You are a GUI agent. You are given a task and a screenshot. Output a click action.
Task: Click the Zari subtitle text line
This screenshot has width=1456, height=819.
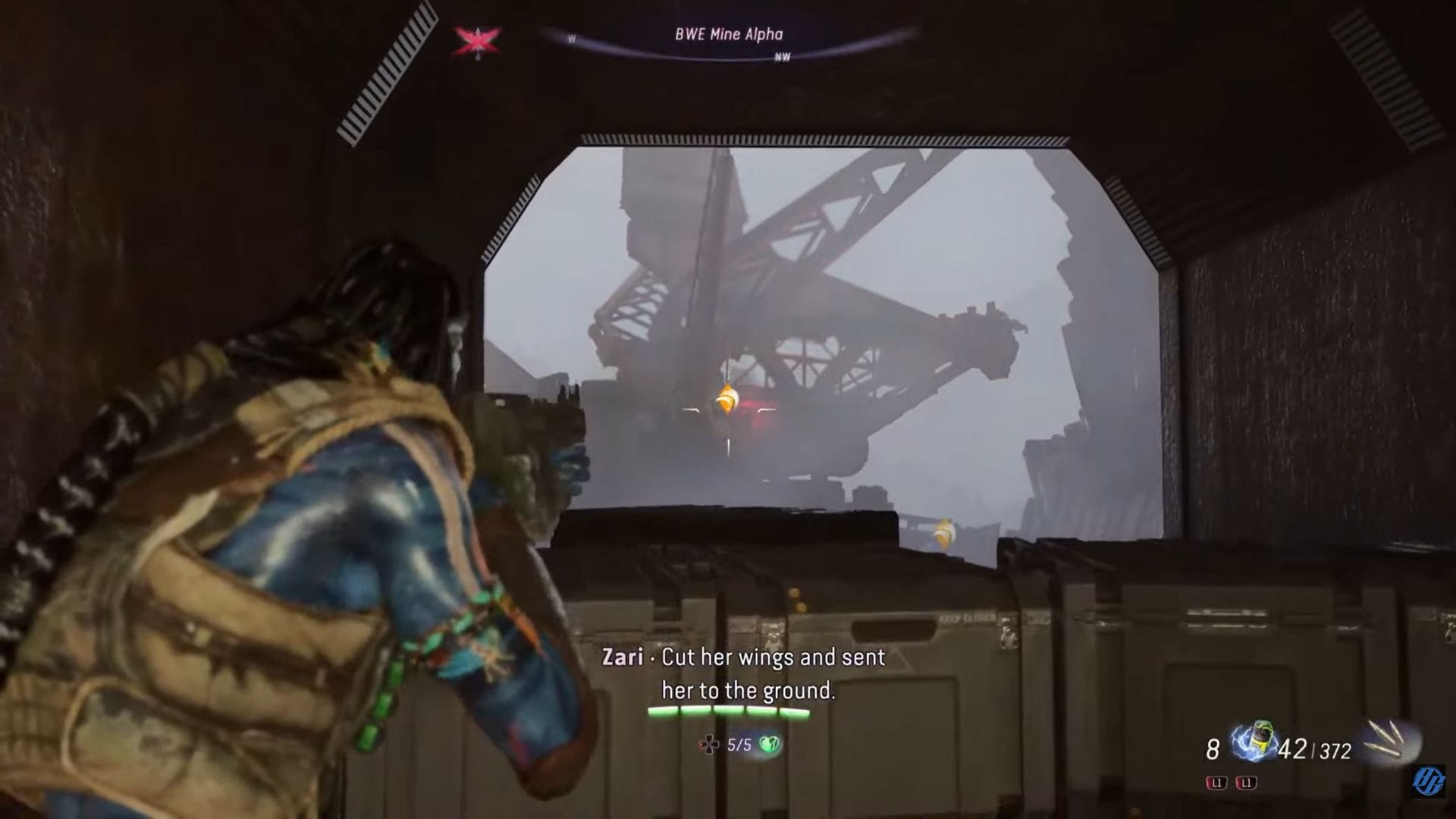[x=742, y=659]
